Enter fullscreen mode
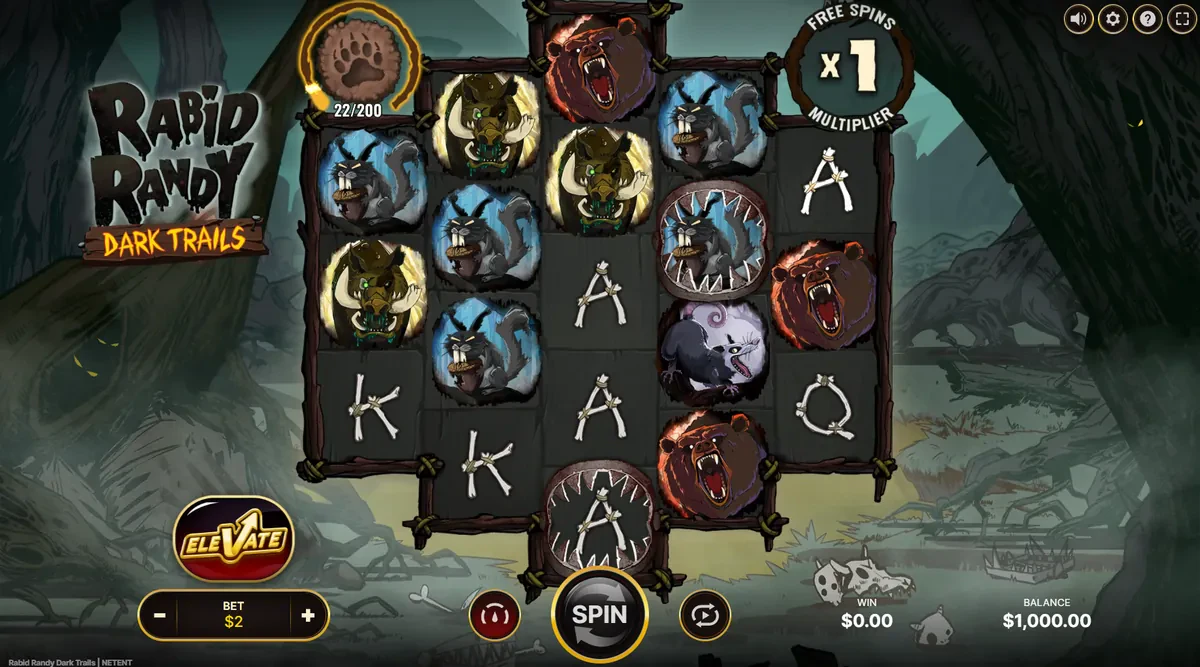This screenshot has height=667, width=1200. click(x=1182, y=18)
